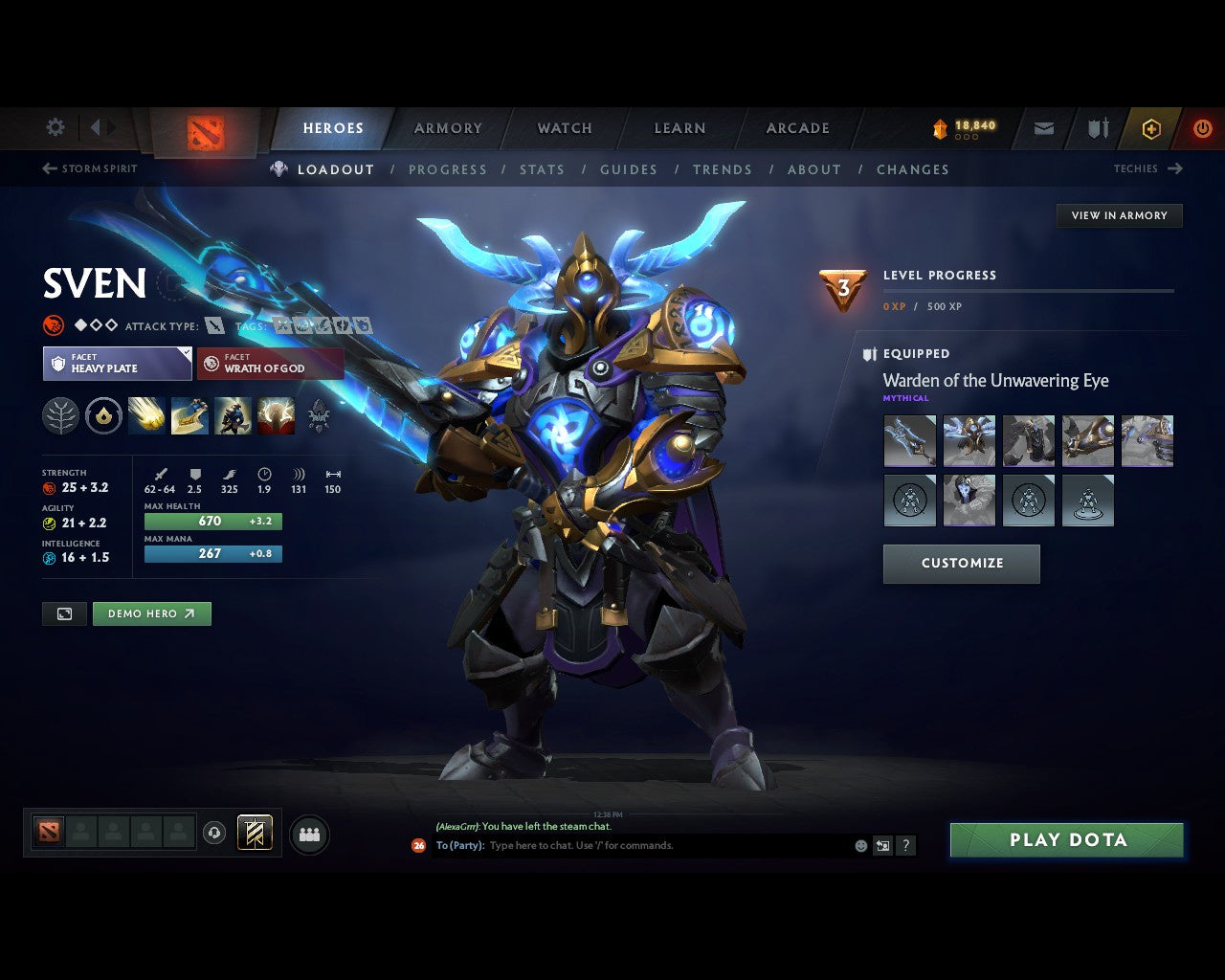
Task: Open the friends list icon near chat
Action: coord(308,834)
